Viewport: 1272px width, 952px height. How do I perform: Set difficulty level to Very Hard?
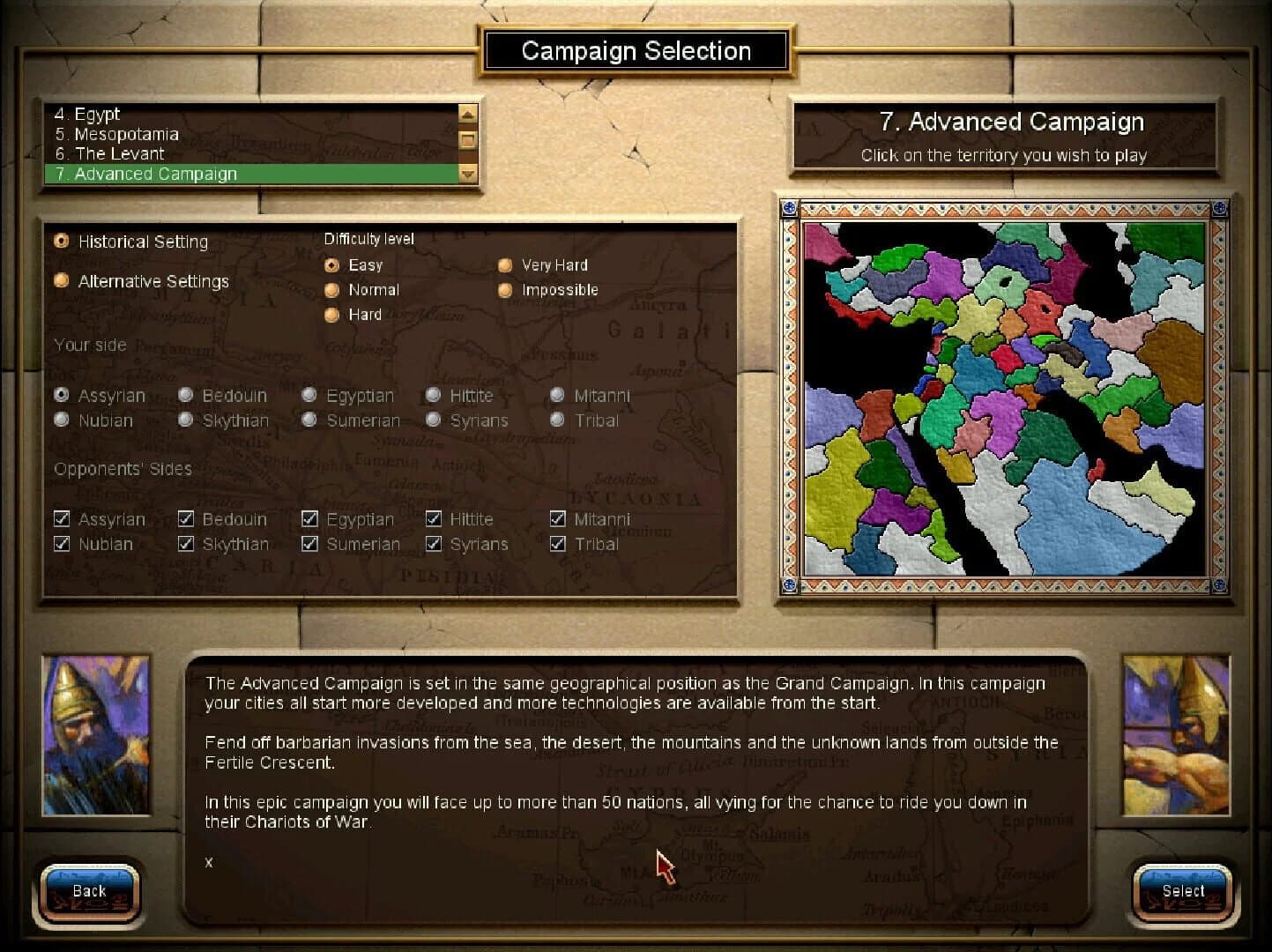(505, 264)
